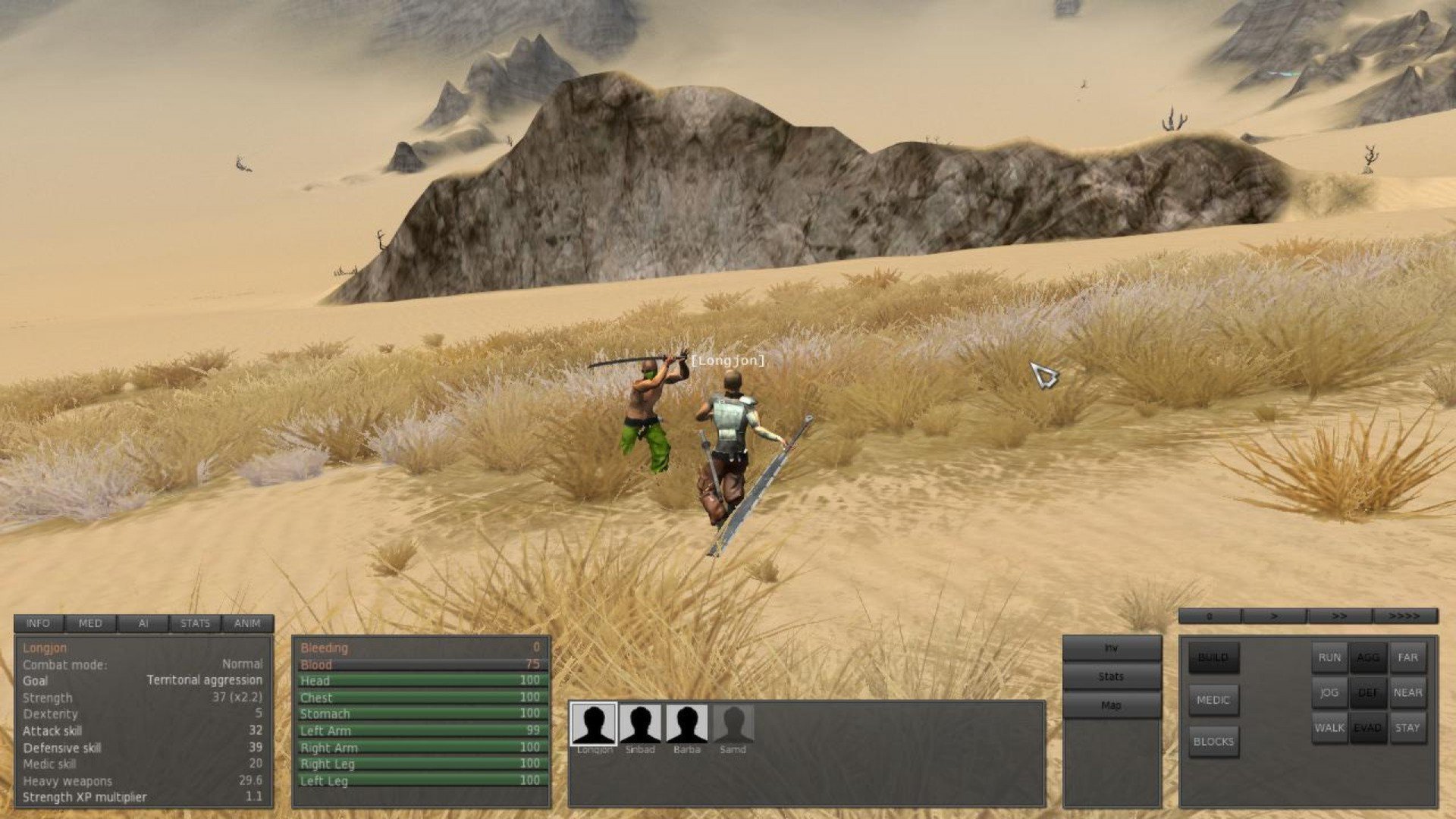Toggle the BLOCKS button
This screenshot has width=1456, height=819.
(x=1213, y=742)
